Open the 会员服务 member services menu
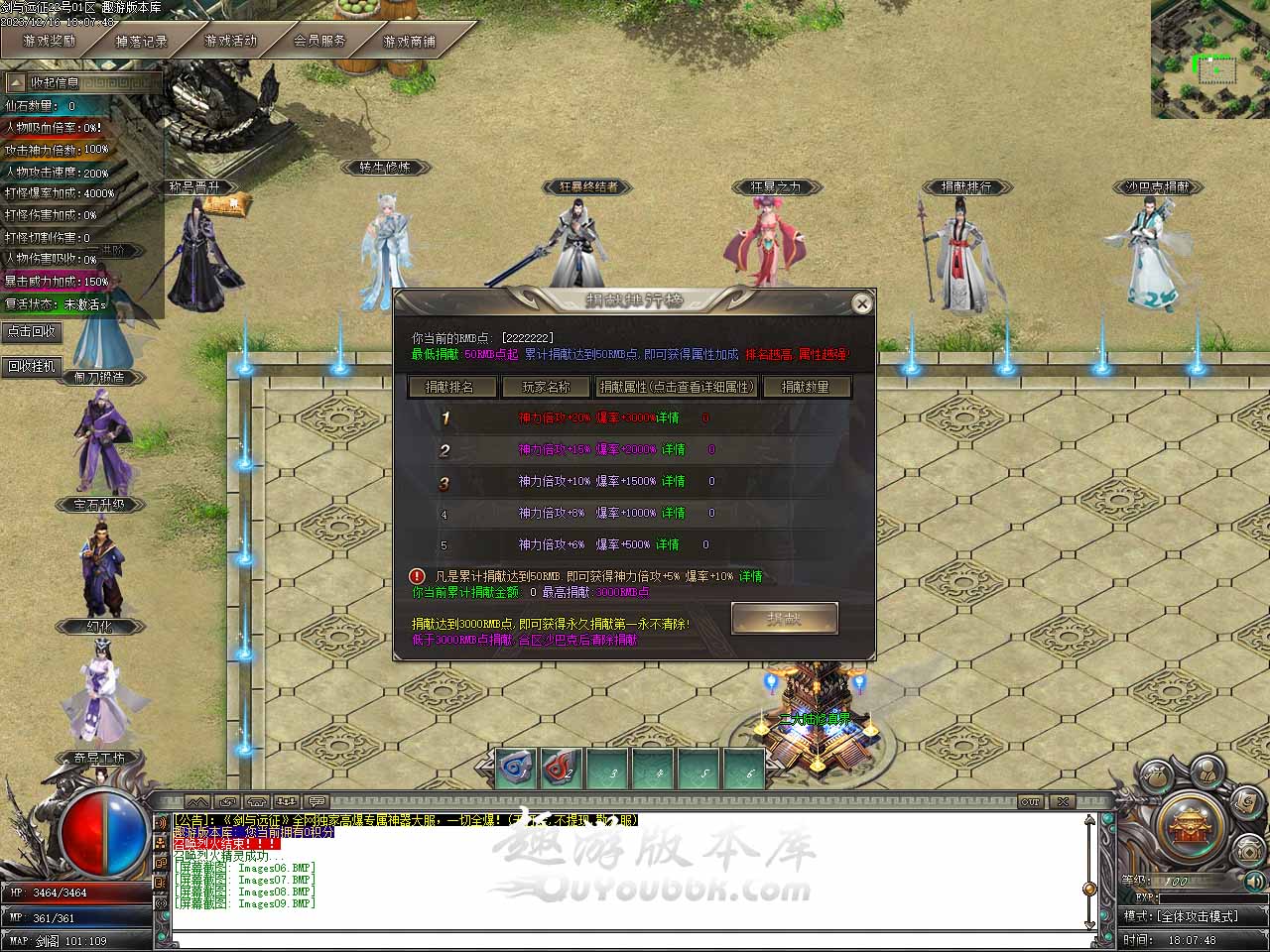Viewport: 1270px width, 952px height. (319, 42)
